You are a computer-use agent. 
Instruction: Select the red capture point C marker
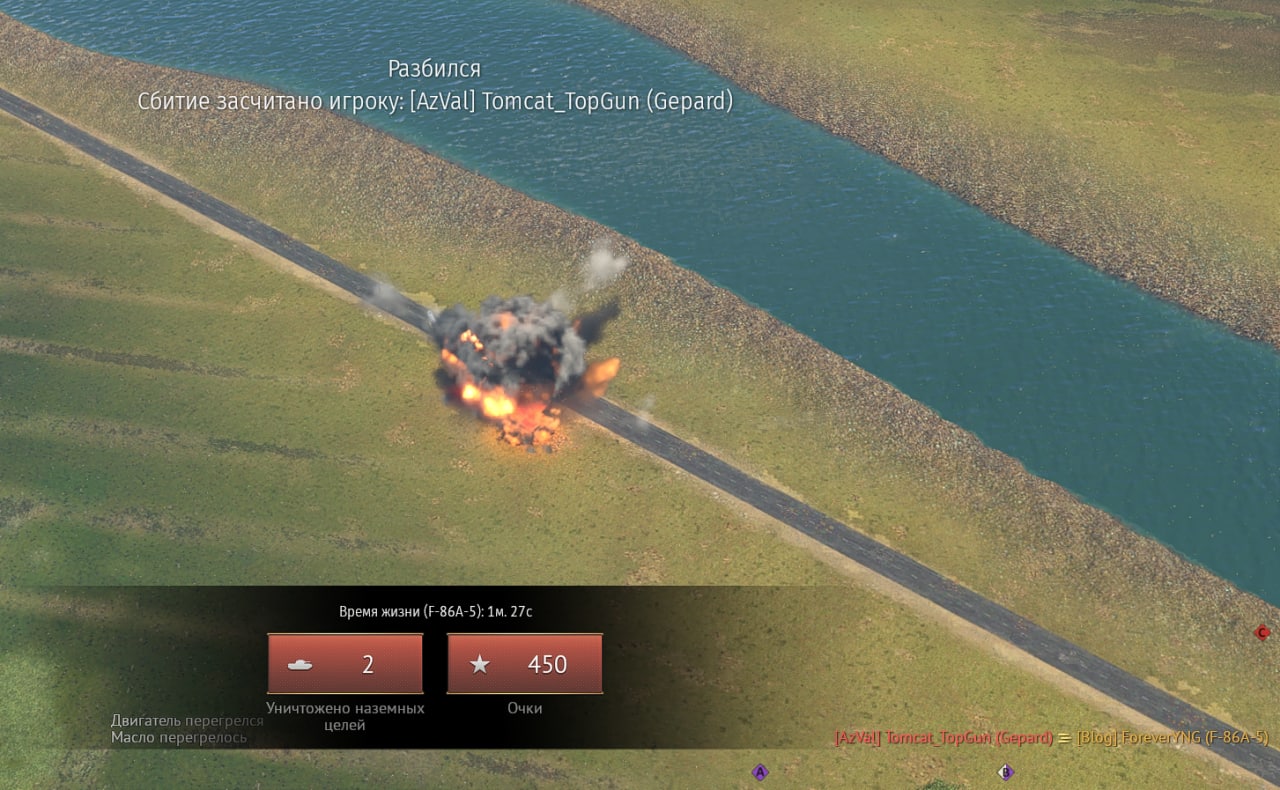1262,632
